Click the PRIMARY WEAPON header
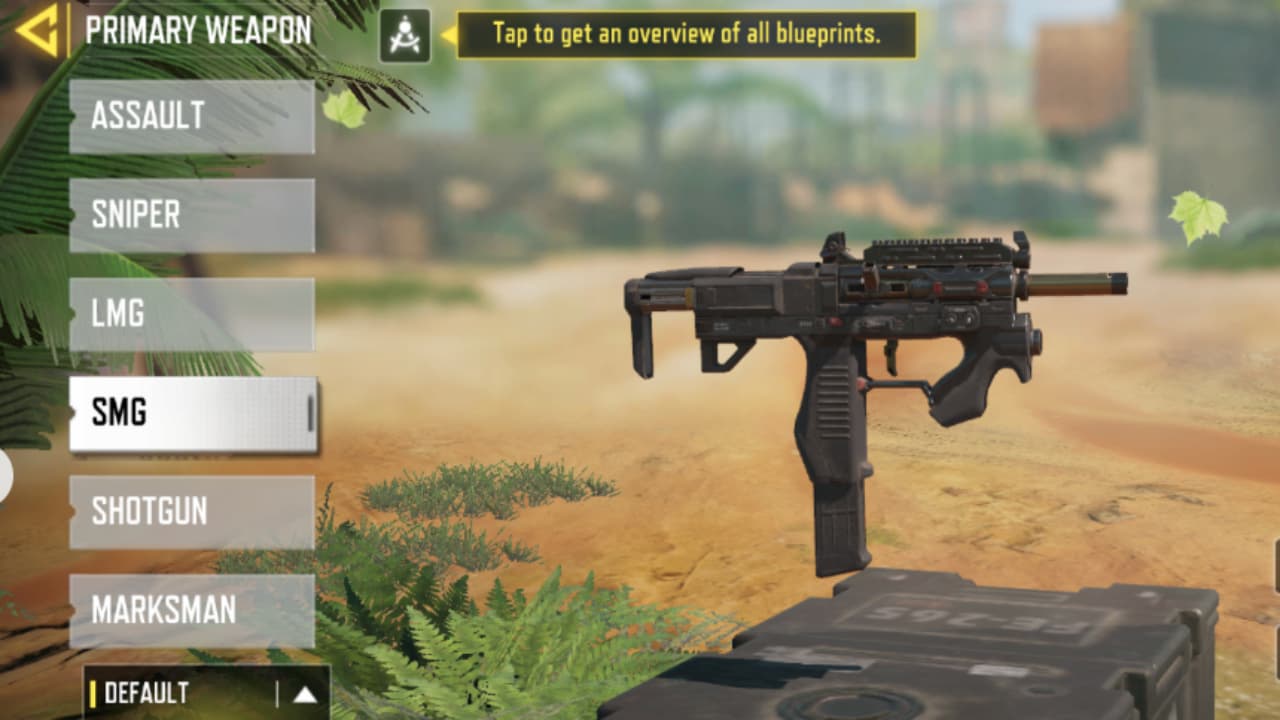This screenshot has height=720, width=1280. [197, 30]
